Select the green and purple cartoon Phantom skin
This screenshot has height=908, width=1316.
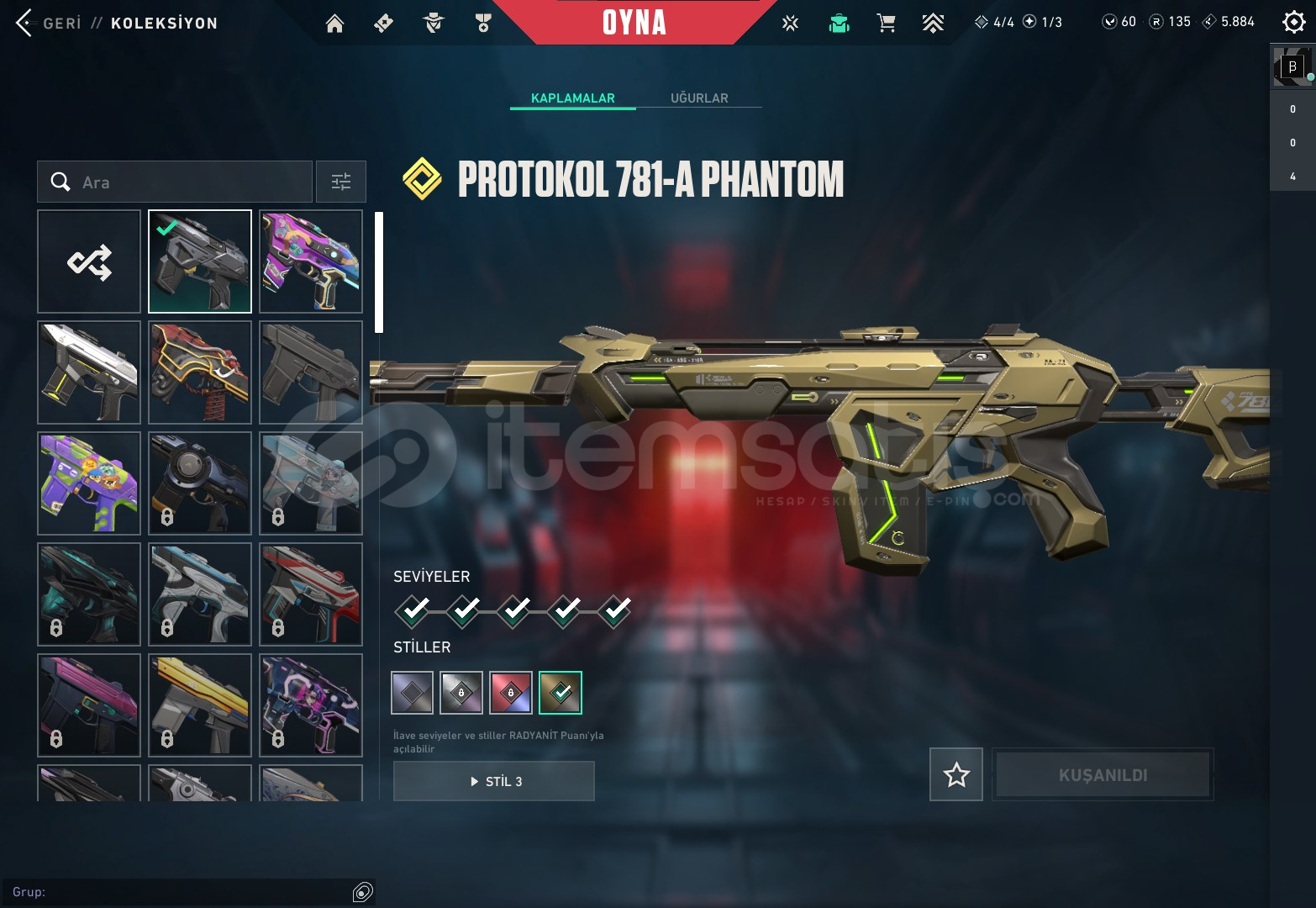pyautogui.click(x=89, y=483)
